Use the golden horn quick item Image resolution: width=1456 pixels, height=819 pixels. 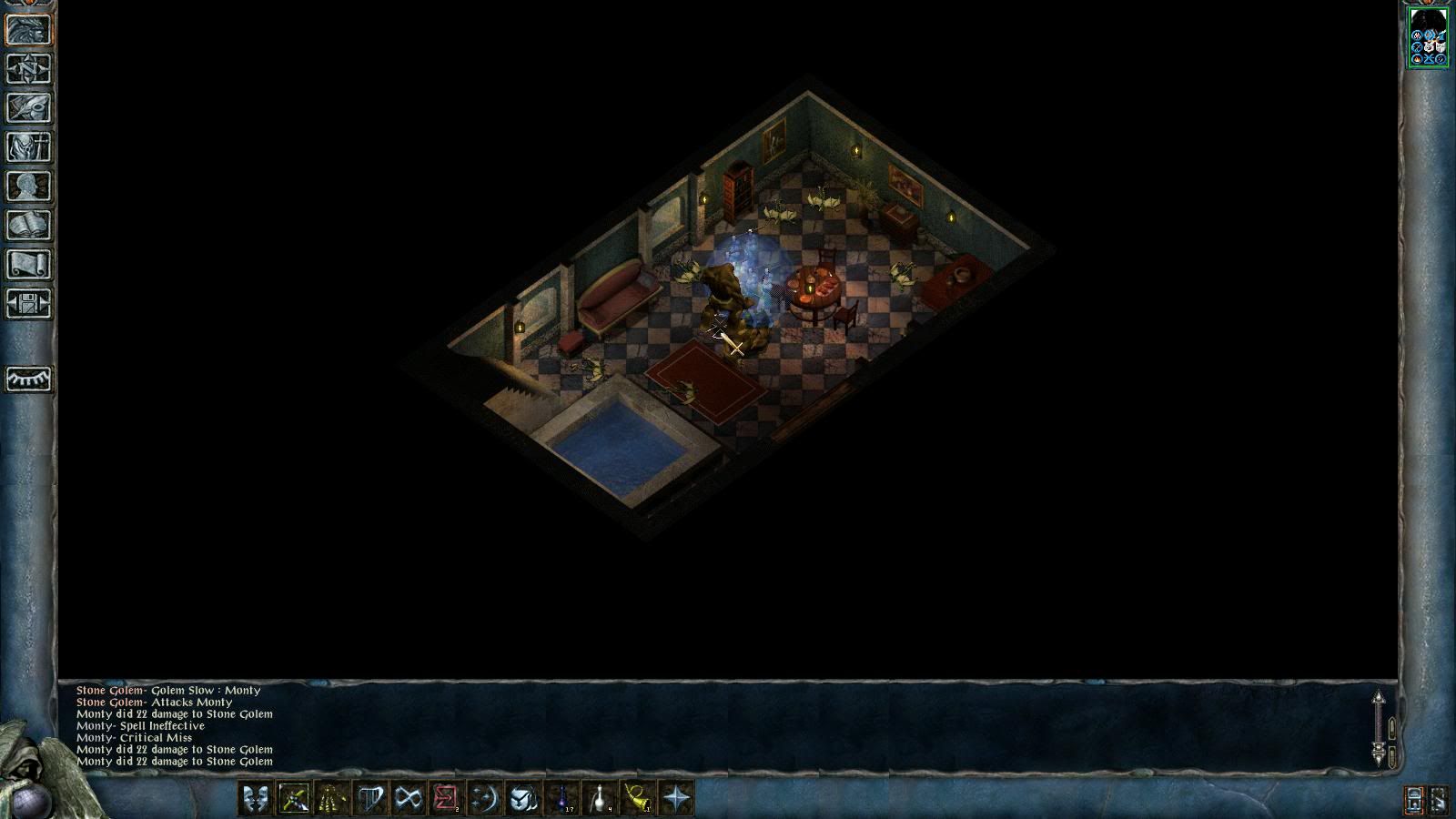[638, 799]
